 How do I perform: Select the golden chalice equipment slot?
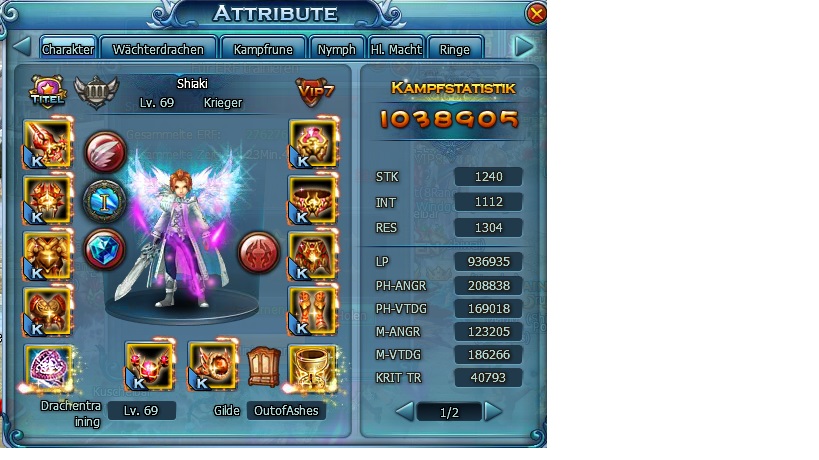click(x=311, y=367)
